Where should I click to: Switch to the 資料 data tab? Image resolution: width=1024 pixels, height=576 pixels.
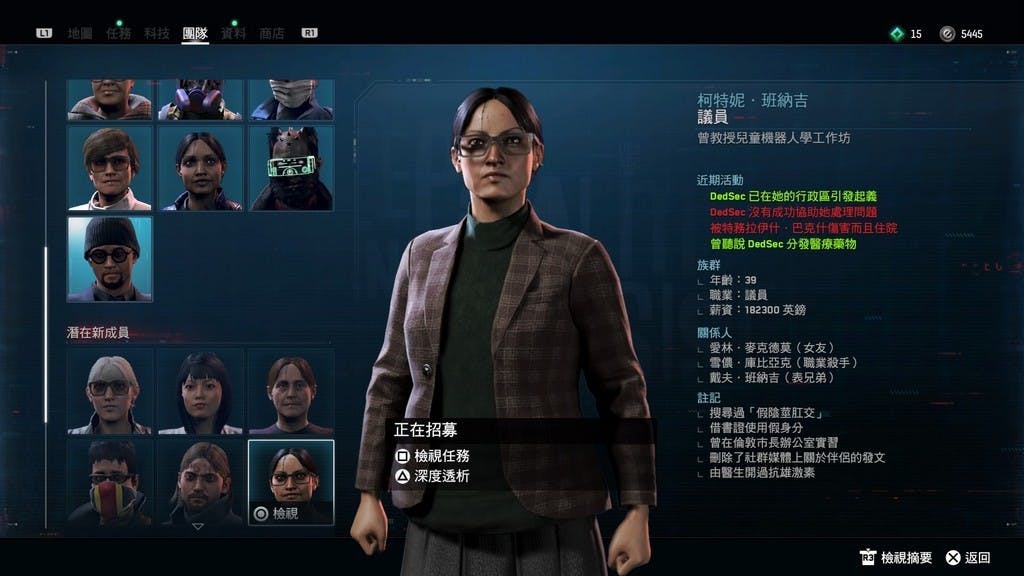pos(233,33)
